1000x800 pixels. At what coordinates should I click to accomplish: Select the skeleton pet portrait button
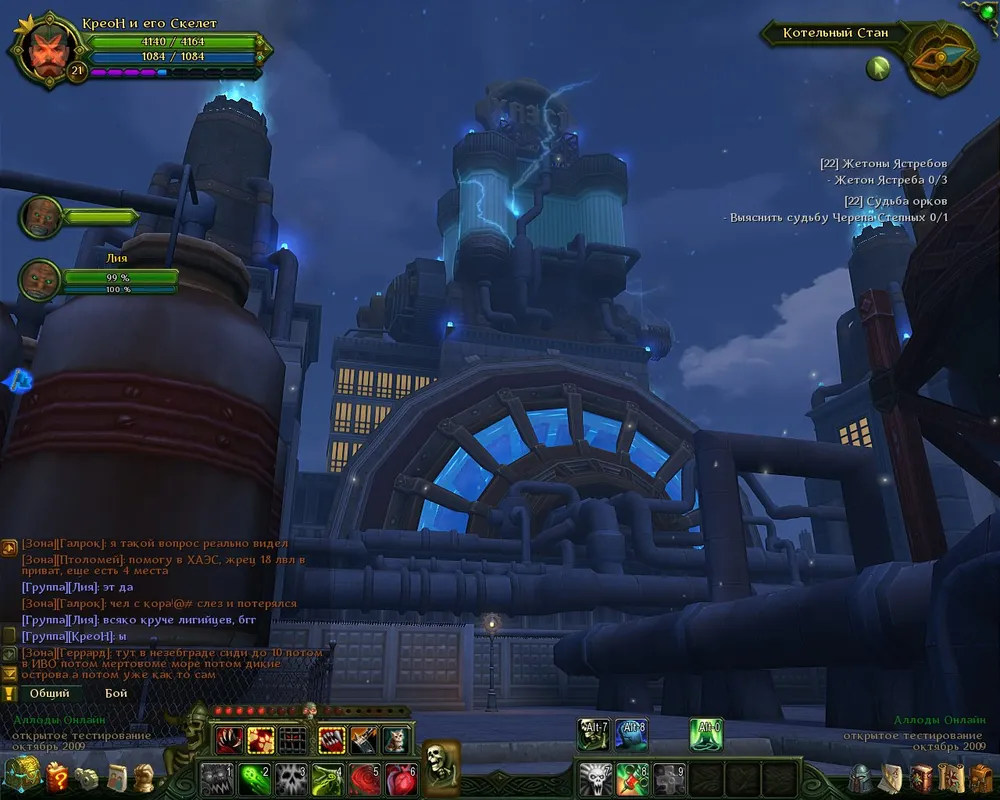(x=440, y=762)
